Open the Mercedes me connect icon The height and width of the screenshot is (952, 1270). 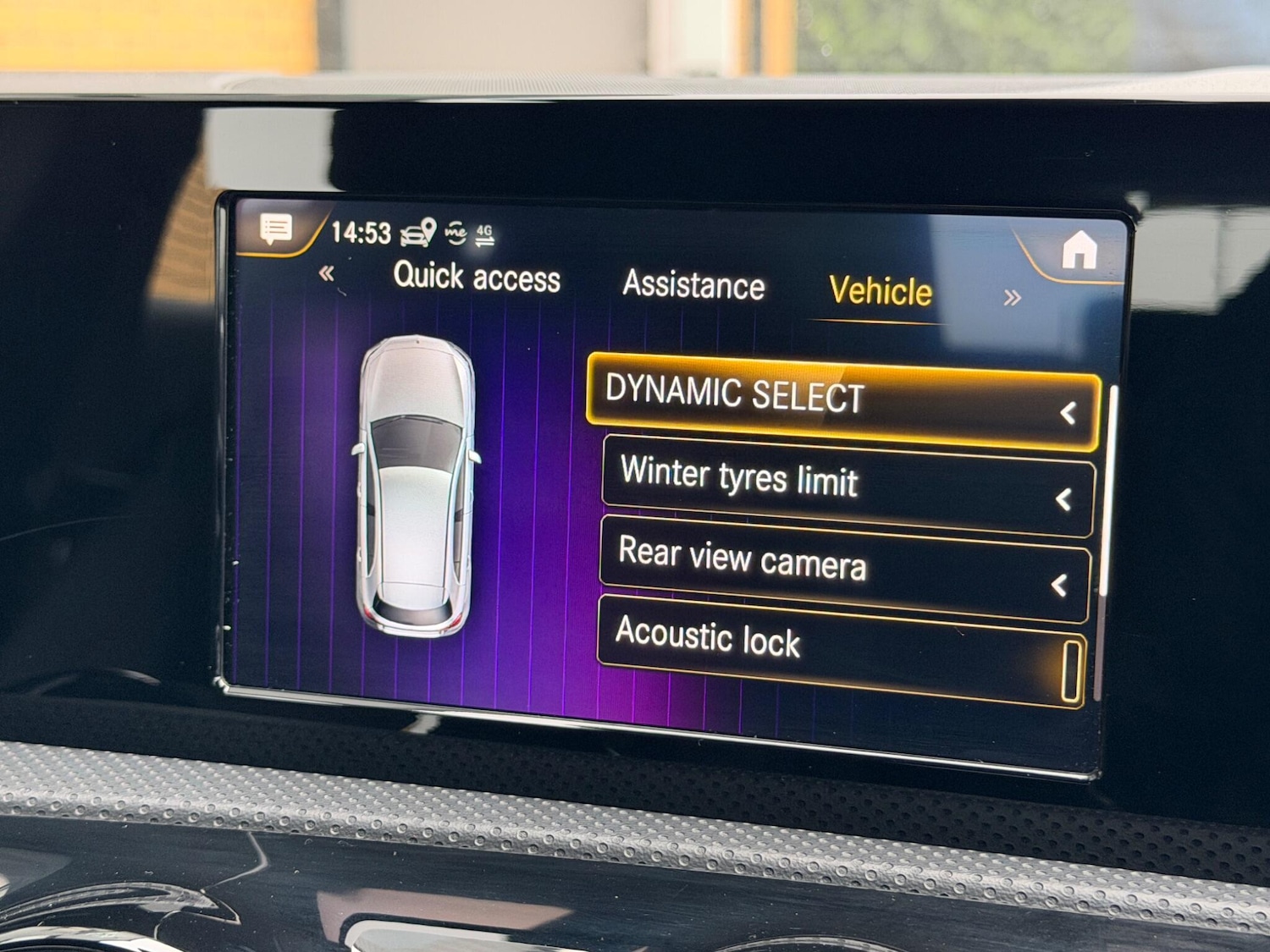(x=454, y=234)
